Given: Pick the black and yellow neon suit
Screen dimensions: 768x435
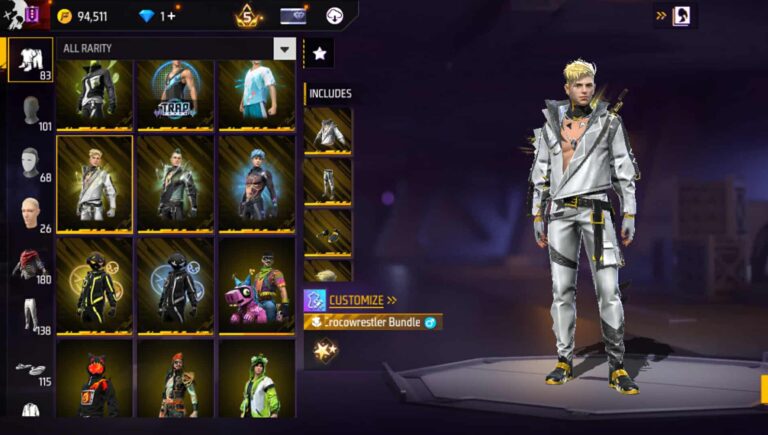Looking at the screenshot, I should [95, 285].
